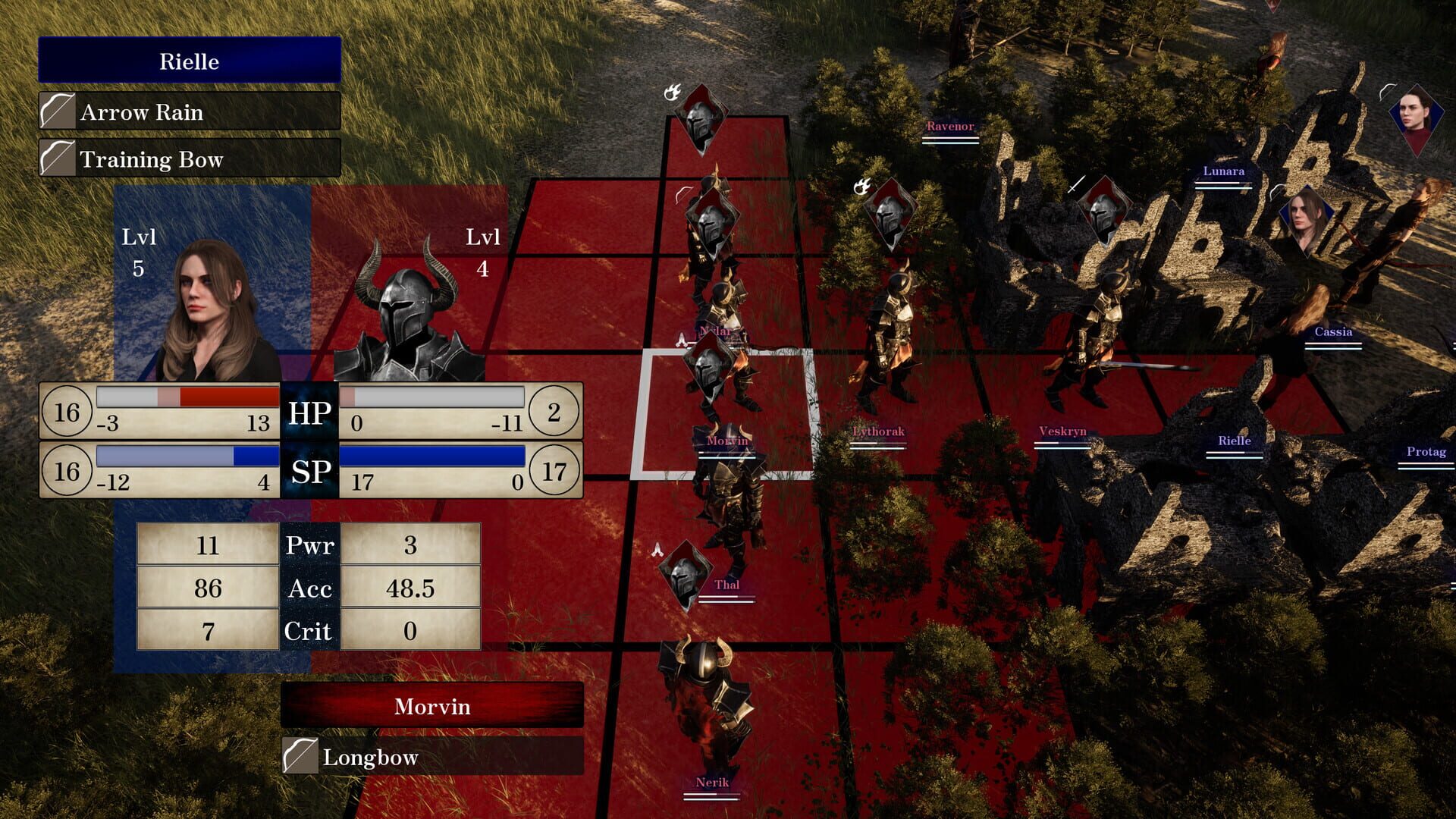1456x819 pixels.
Task: Choose the Training Bow weapon
Action: 190,159
